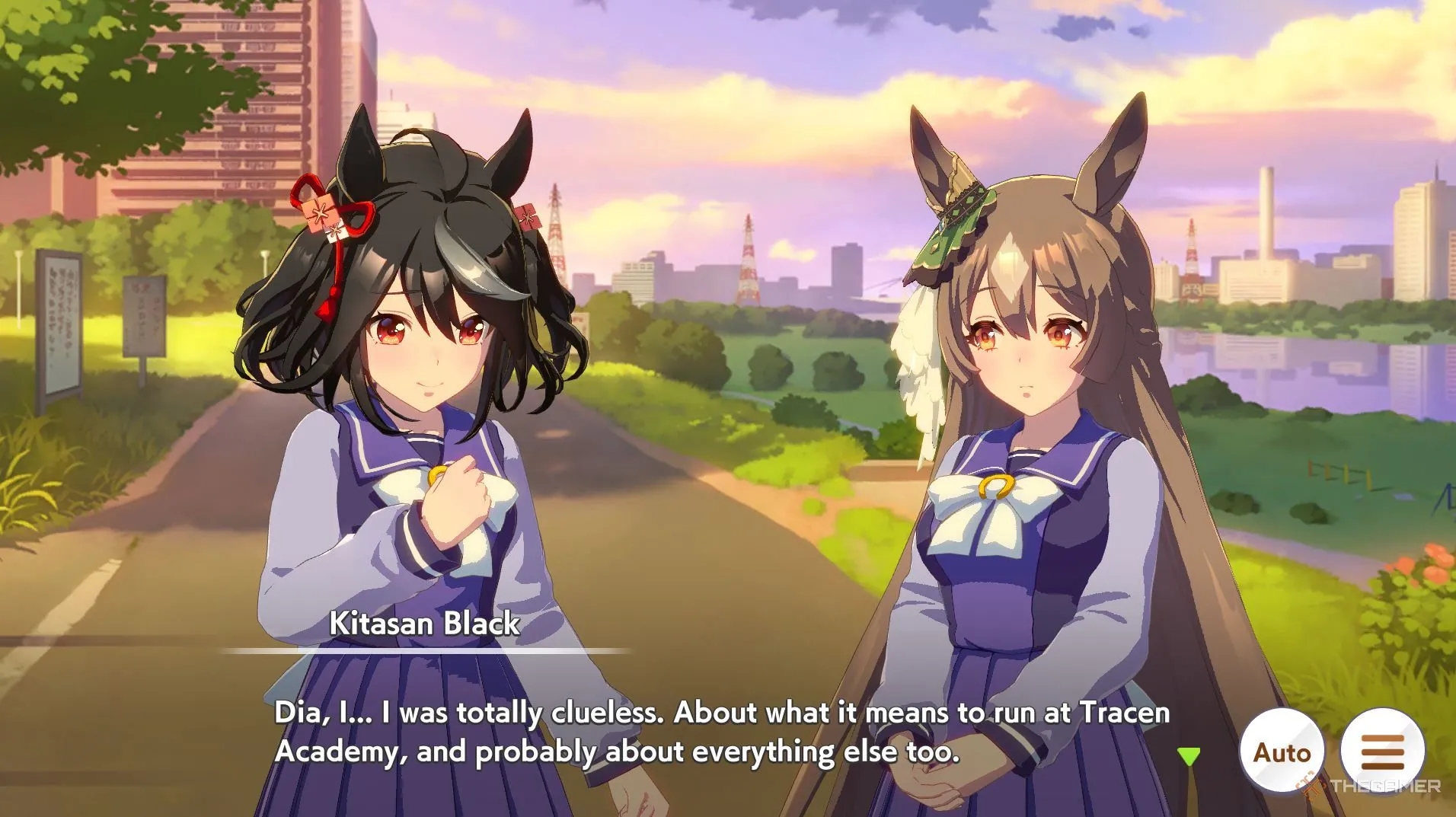Select the Auto playback icon button
1456x817 pixels.
[1282, 751]
